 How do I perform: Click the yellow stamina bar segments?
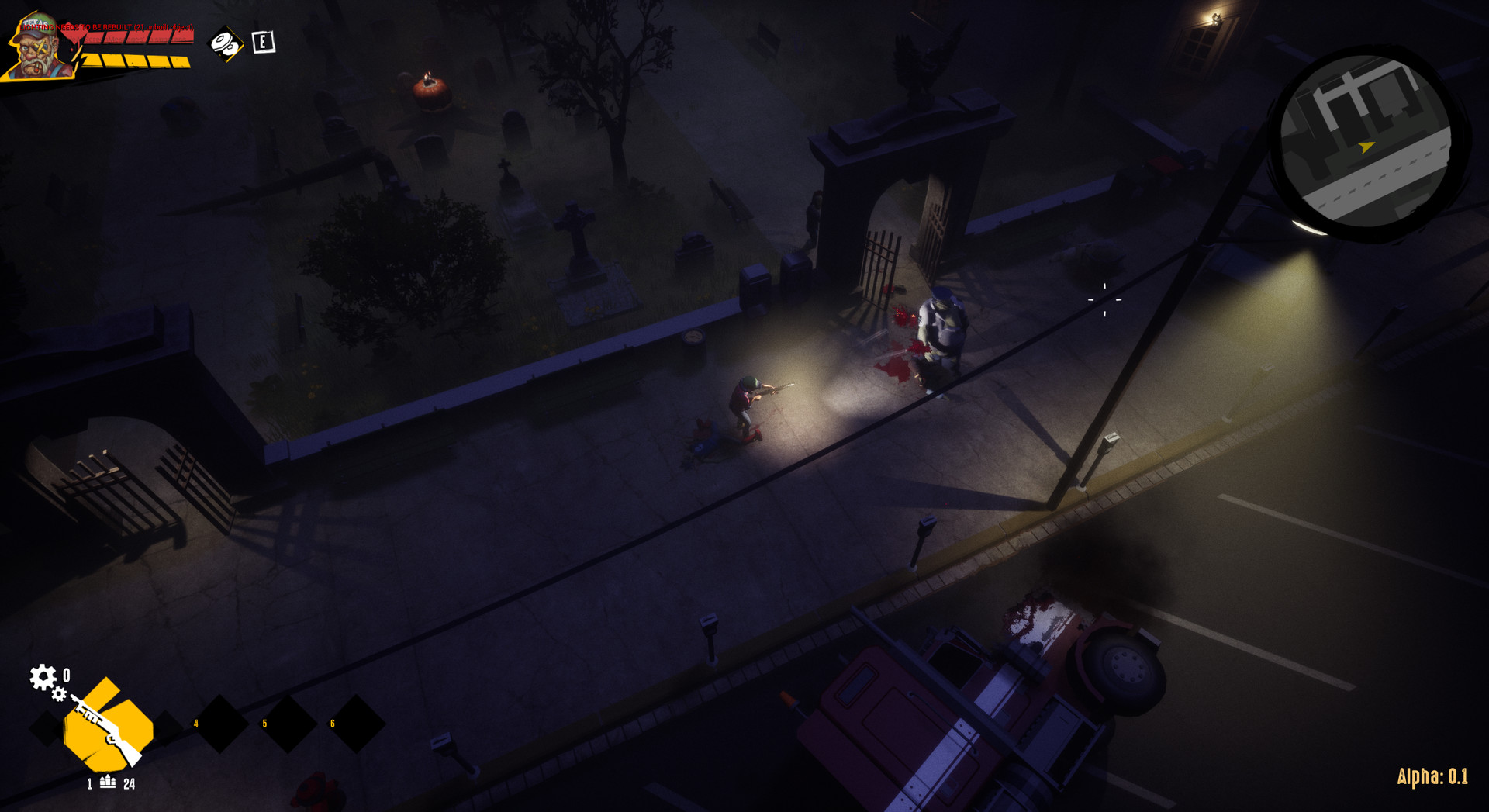(137, 60)
